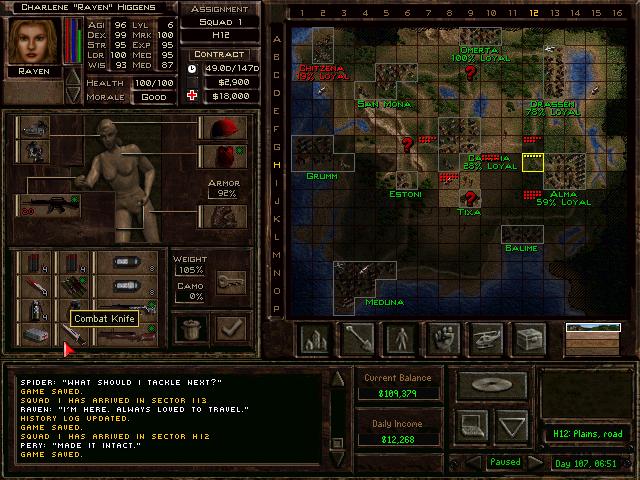Open the key ring button
This screenshot has height=480, width=640.
tap(230, 281)
